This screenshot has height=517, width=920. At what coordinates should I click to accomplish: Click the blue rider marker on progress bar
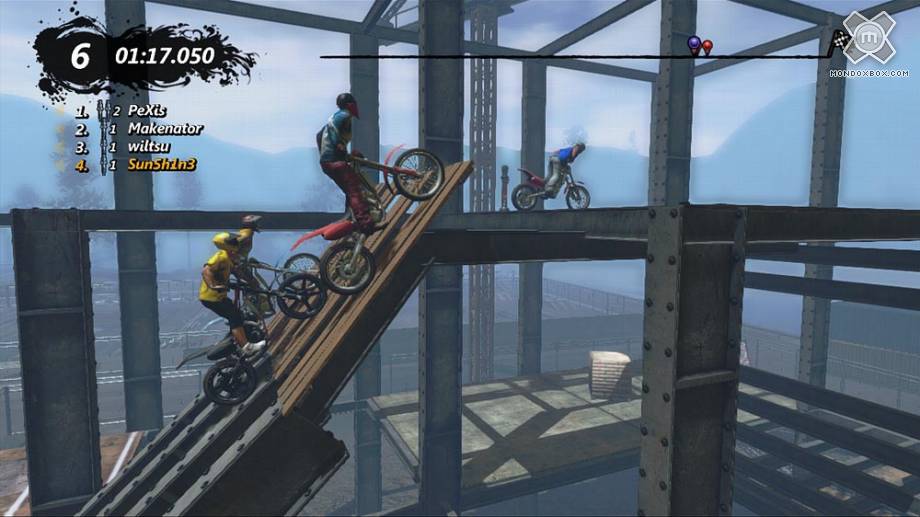pos(694,44)
